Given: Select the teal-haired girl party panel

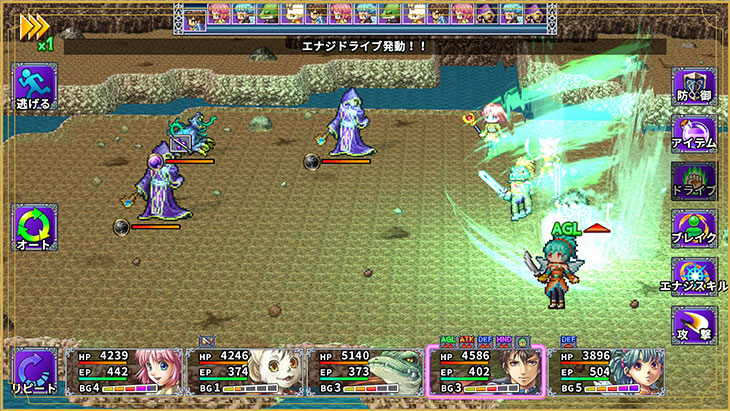Looking at the screenshot, I should [x=608, y=370].
